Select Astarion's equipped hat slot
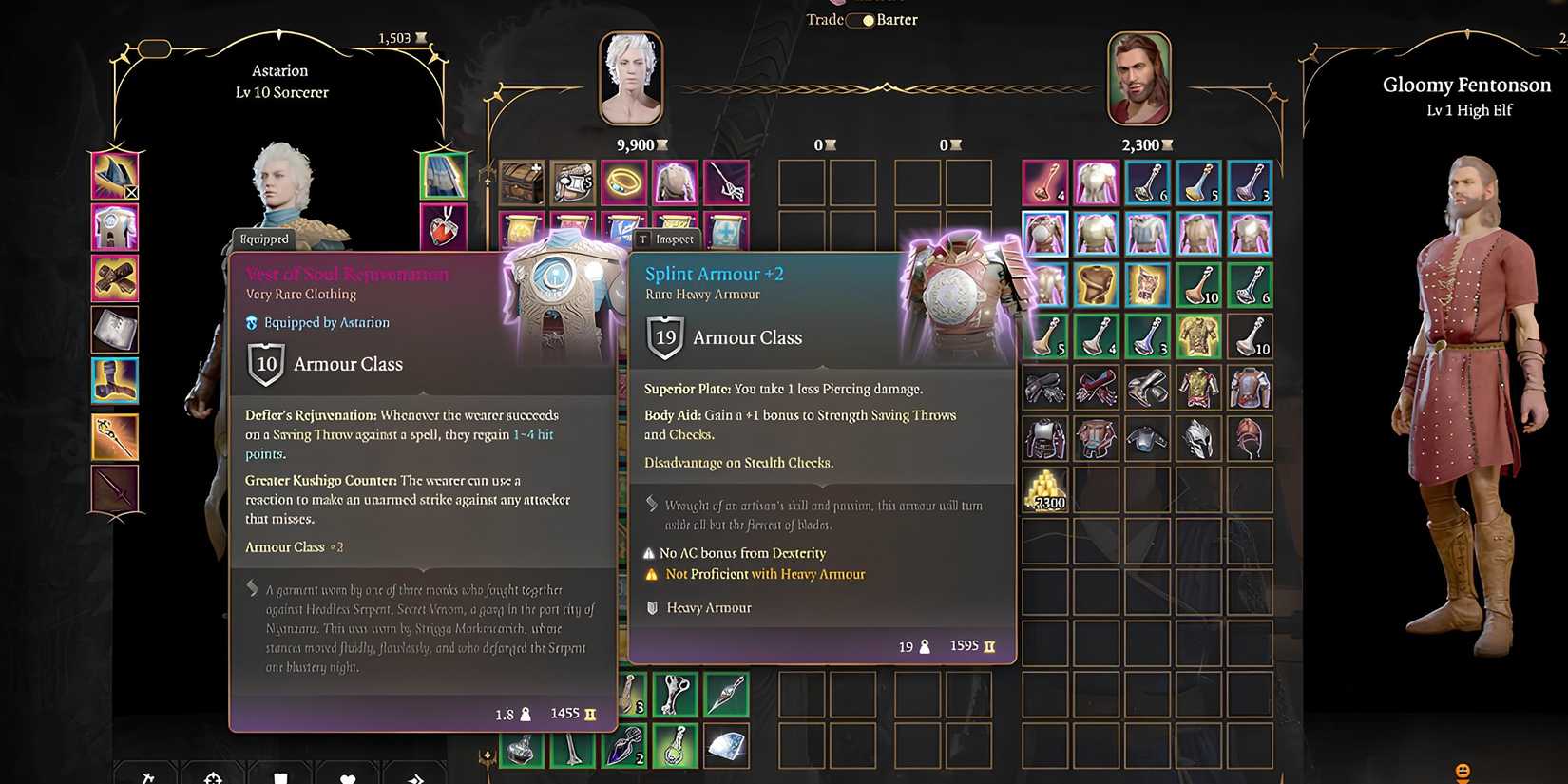Image resolution: width=1568 pixels, height=784 pixels. coord(115,175)
